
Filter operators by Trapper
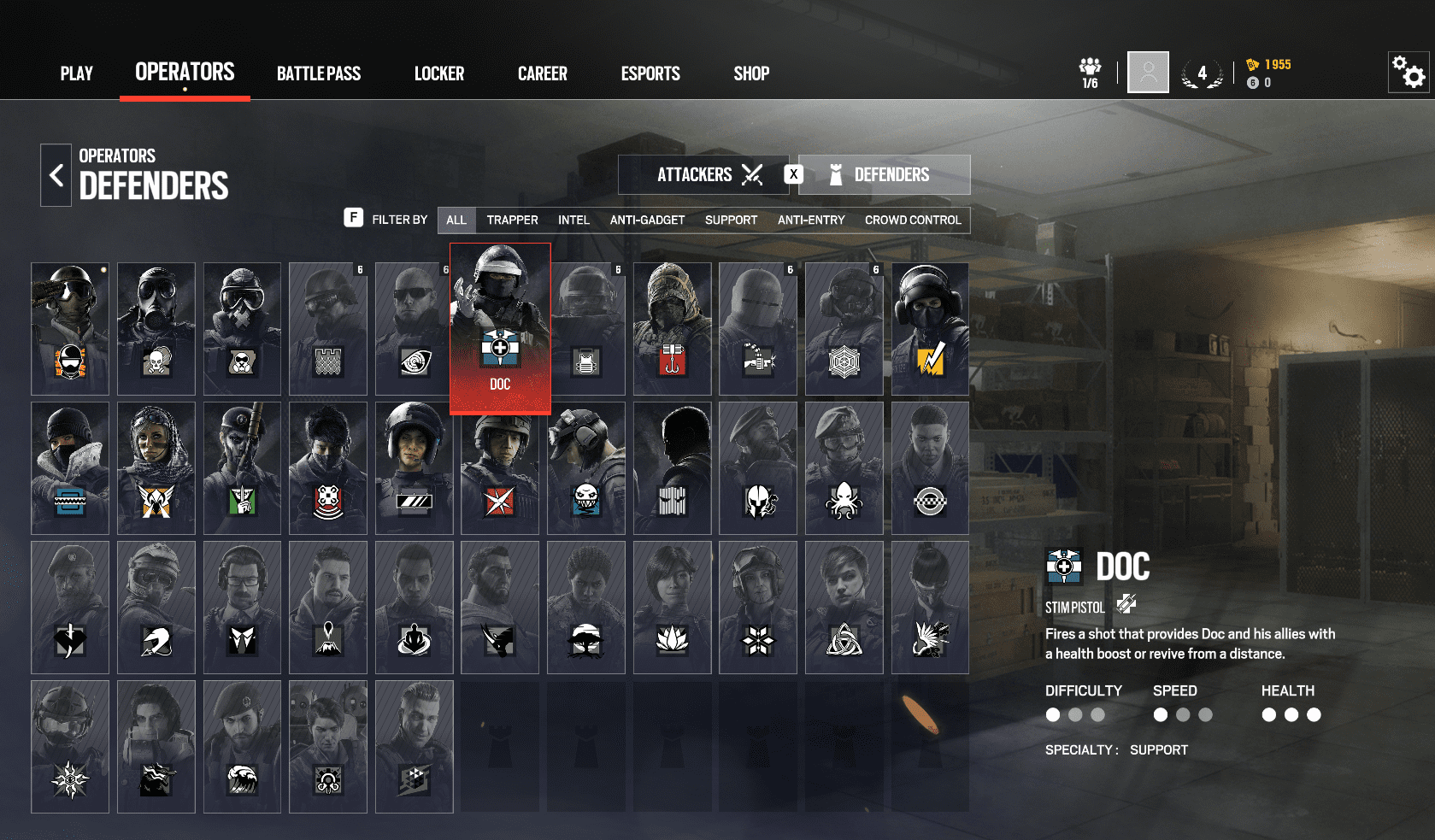coord(512,220)
